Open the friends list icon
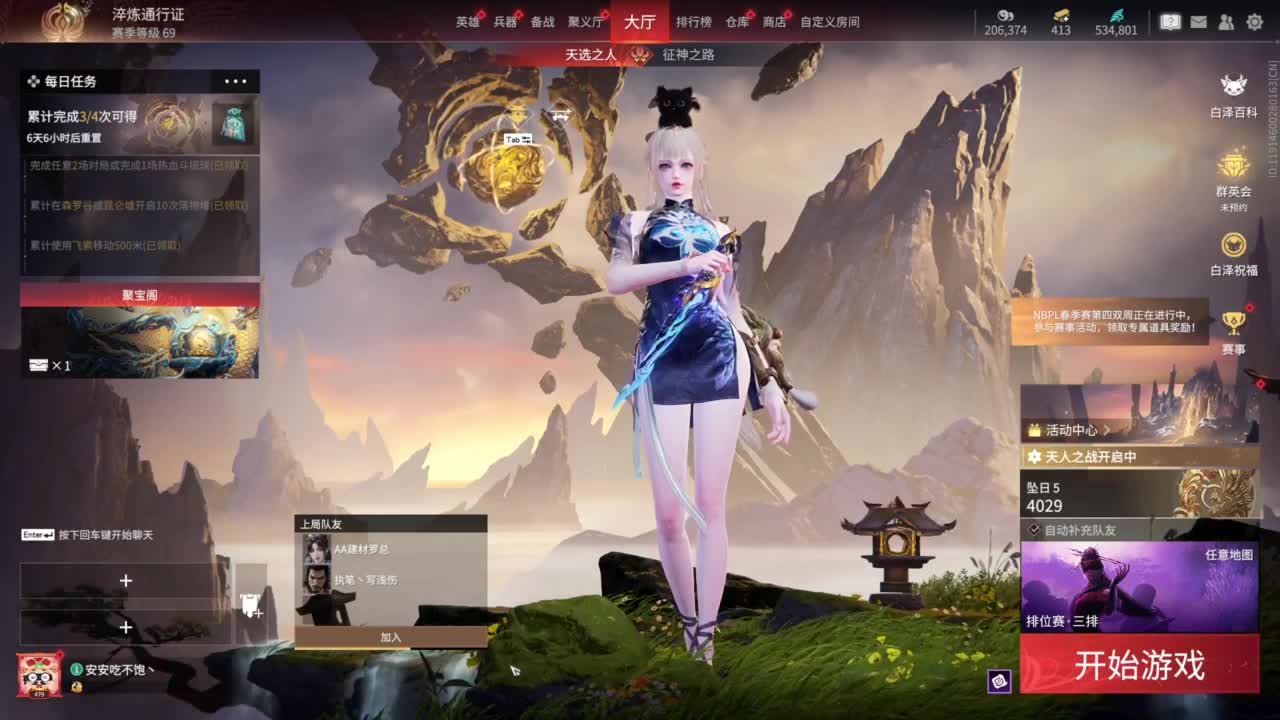 click(1226, 22)
